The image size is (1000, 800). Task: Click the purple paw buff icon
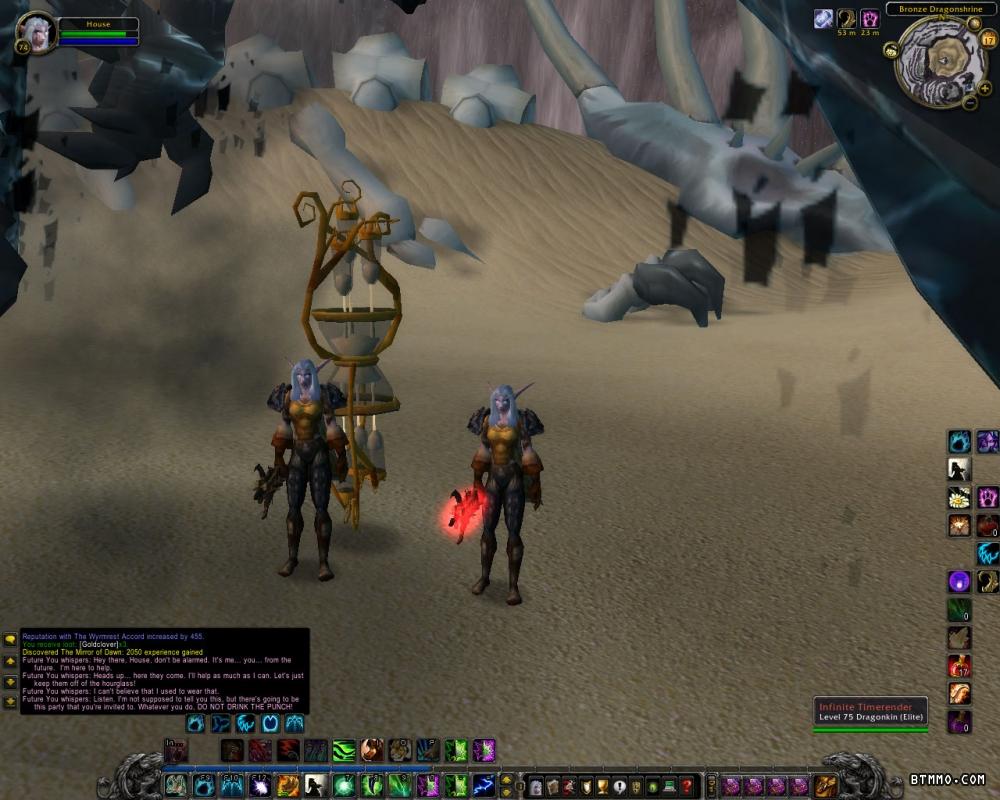[870, 19]
